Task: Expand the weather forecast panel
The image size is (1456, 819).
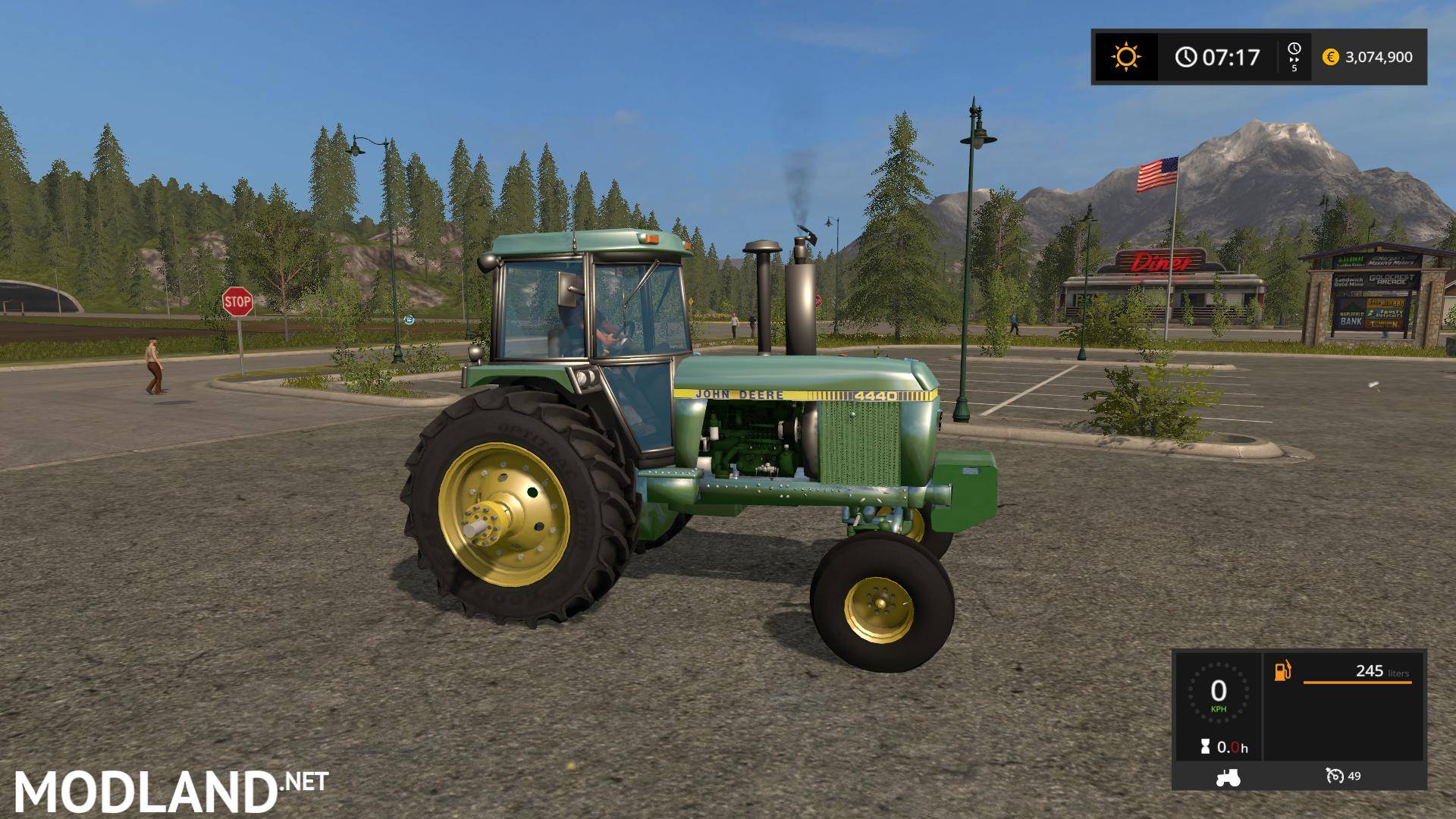Action: click(1127, 57)
